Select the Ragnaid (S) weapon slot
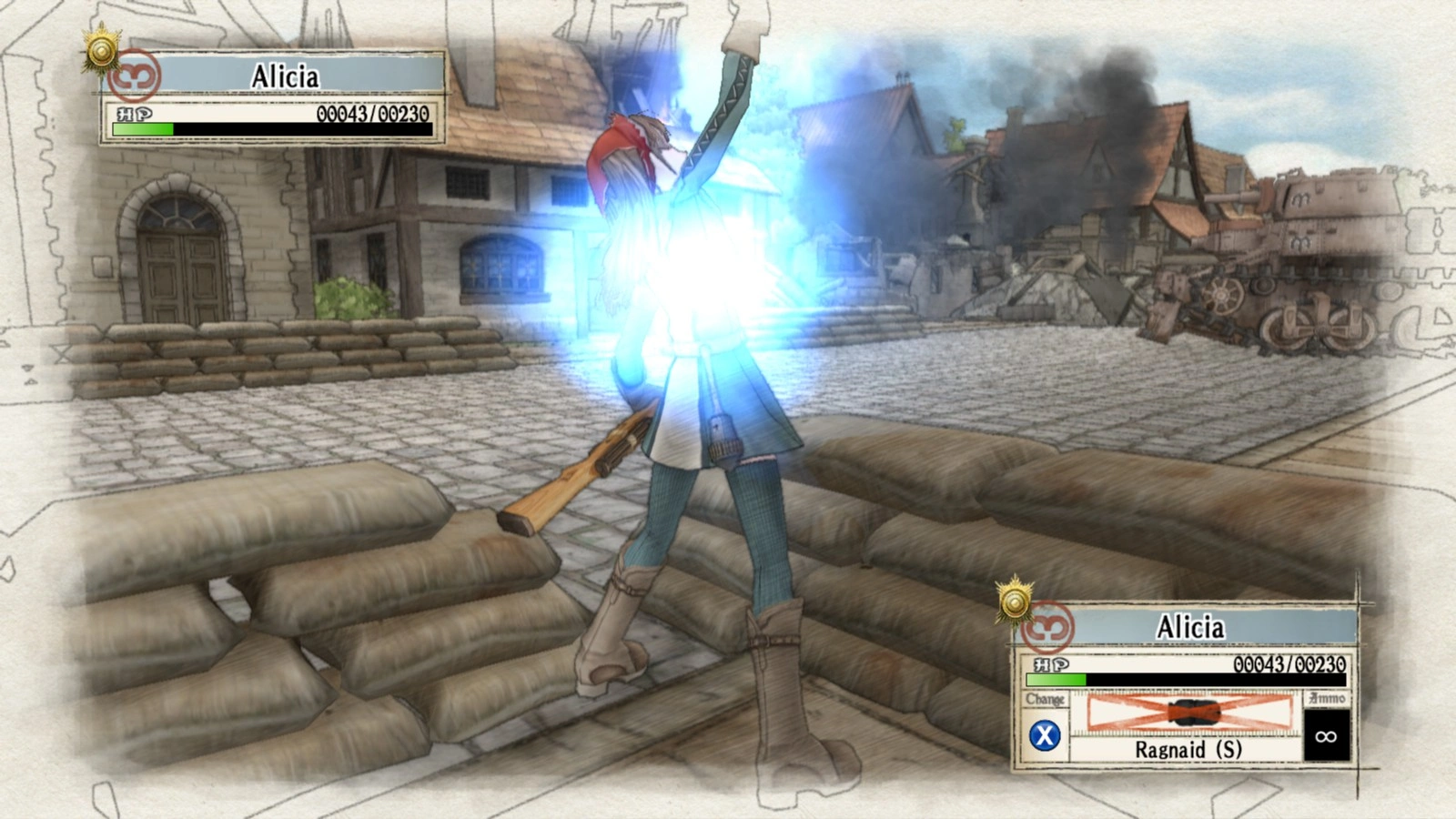 click(x=1188, y=726)
